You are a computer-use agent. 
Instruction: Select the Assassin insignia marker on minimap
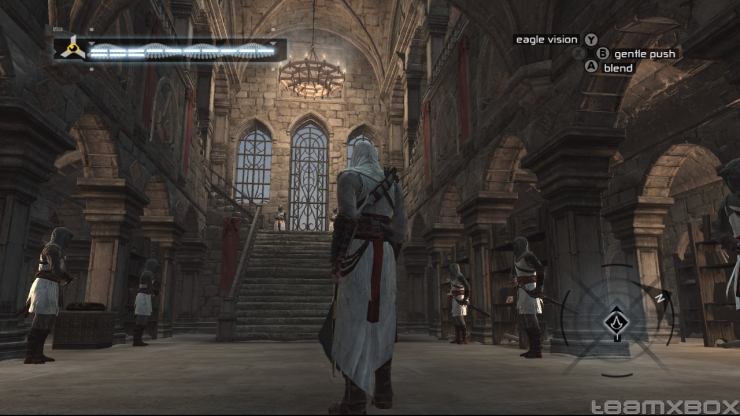(616, 322)
